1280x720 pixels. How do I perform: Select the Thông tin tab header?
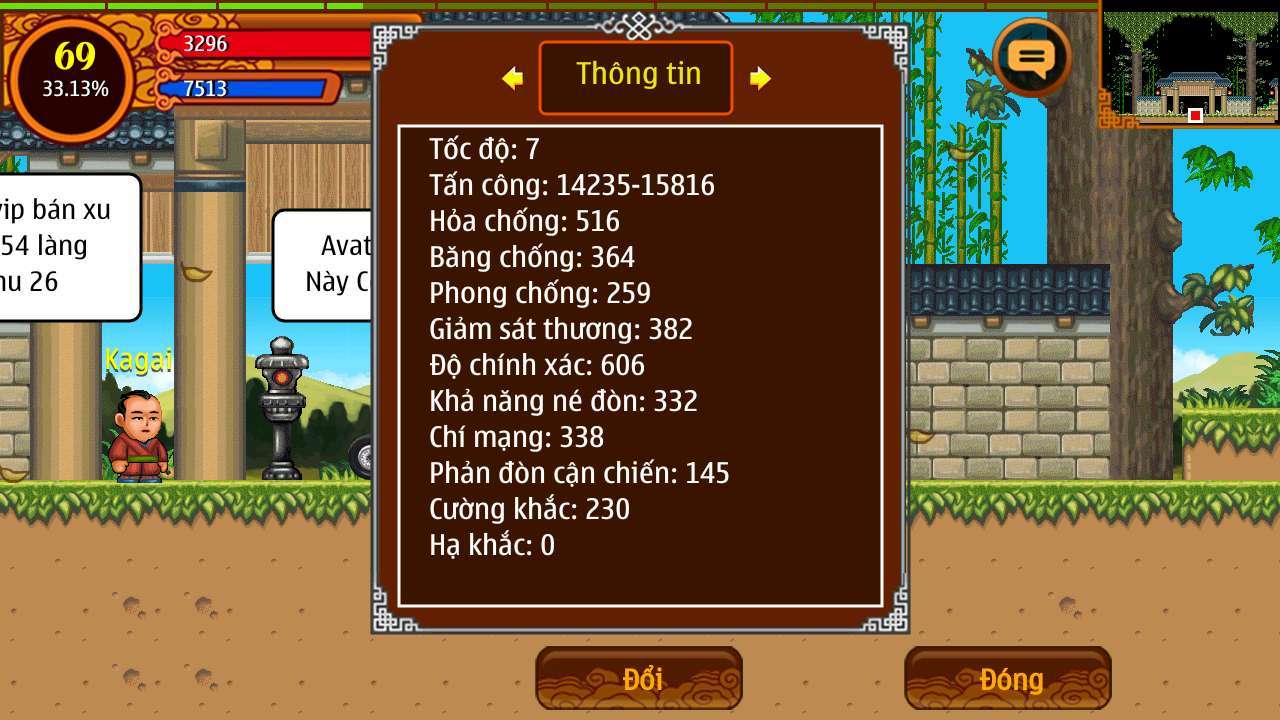[x=636, y=77]
